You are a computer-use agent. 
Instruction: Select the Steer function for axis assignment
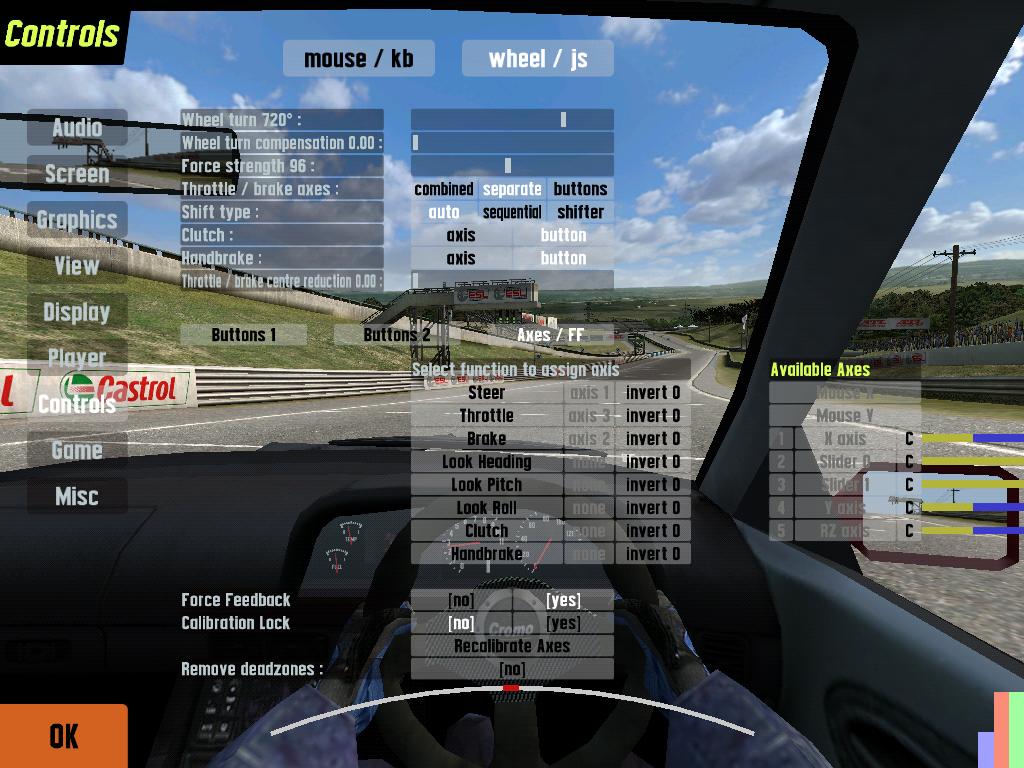487,393
